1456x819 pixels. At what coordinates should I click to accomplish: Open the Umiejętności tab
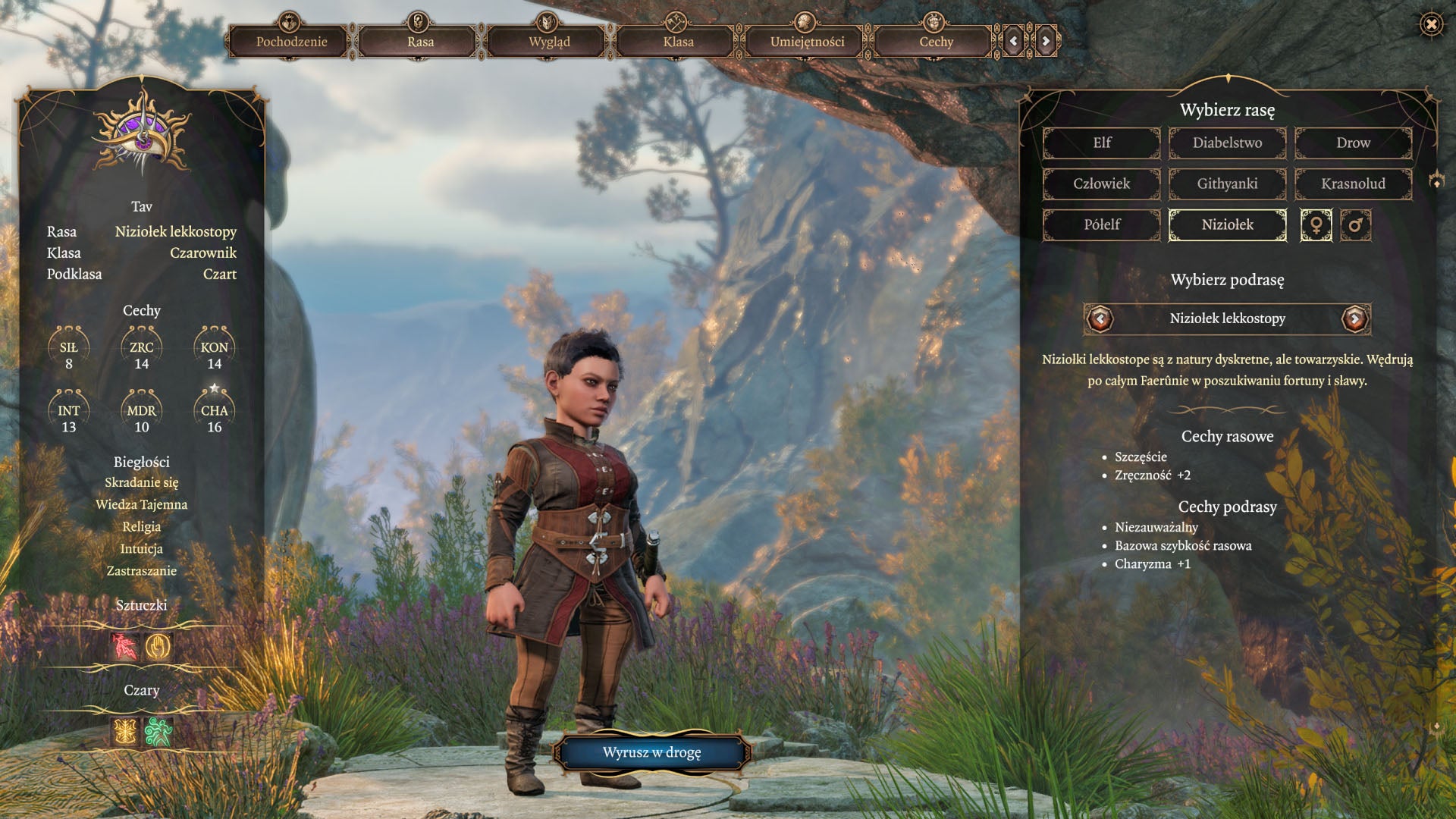807,42
